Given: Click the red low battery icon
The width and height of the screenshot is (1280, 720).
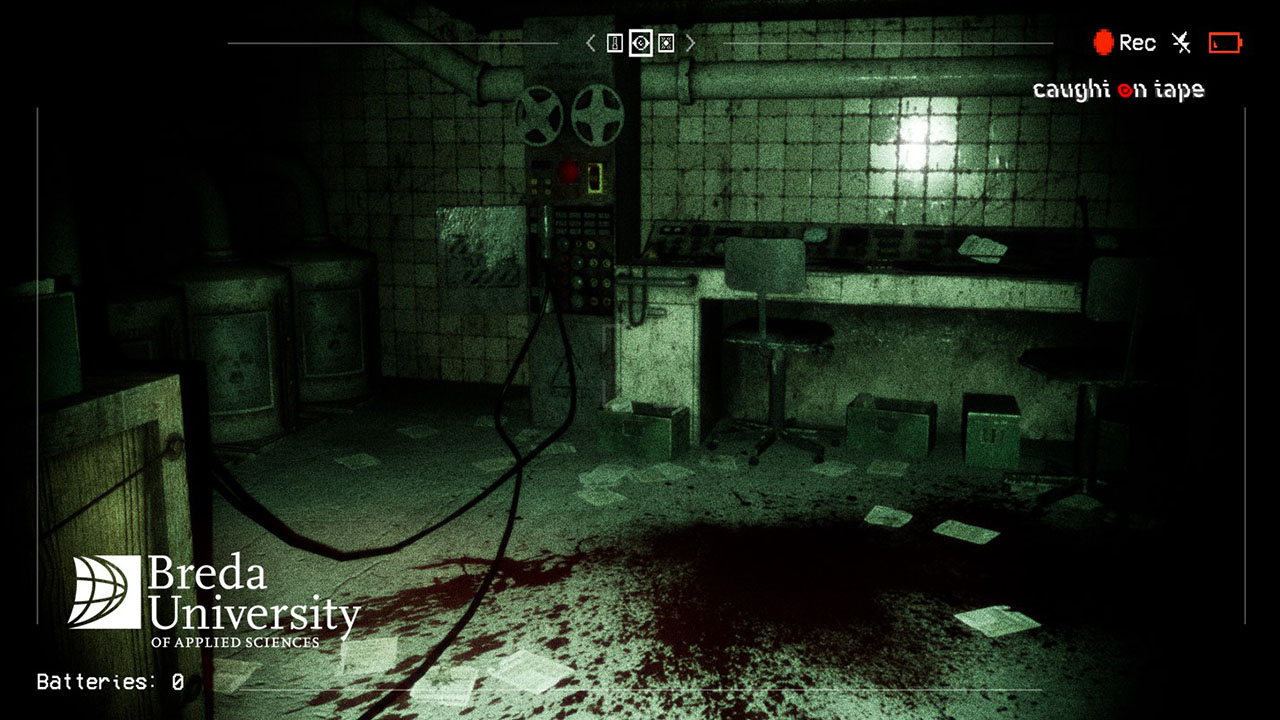Looking at the screenshot, I should click(x=1224, y=42).
